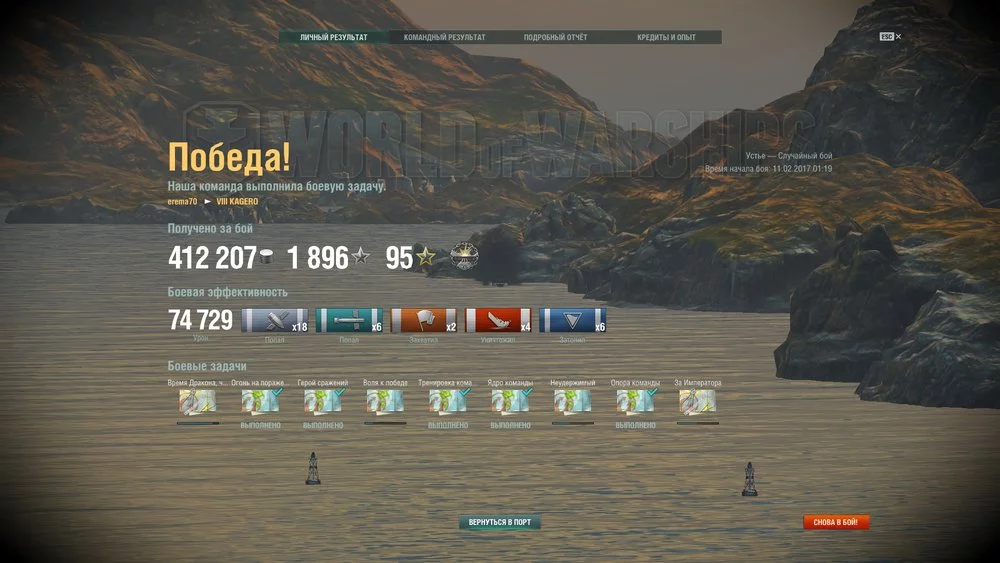Choose the Воля к победе battle task
1000x563 pixels.
click(385, 402)
